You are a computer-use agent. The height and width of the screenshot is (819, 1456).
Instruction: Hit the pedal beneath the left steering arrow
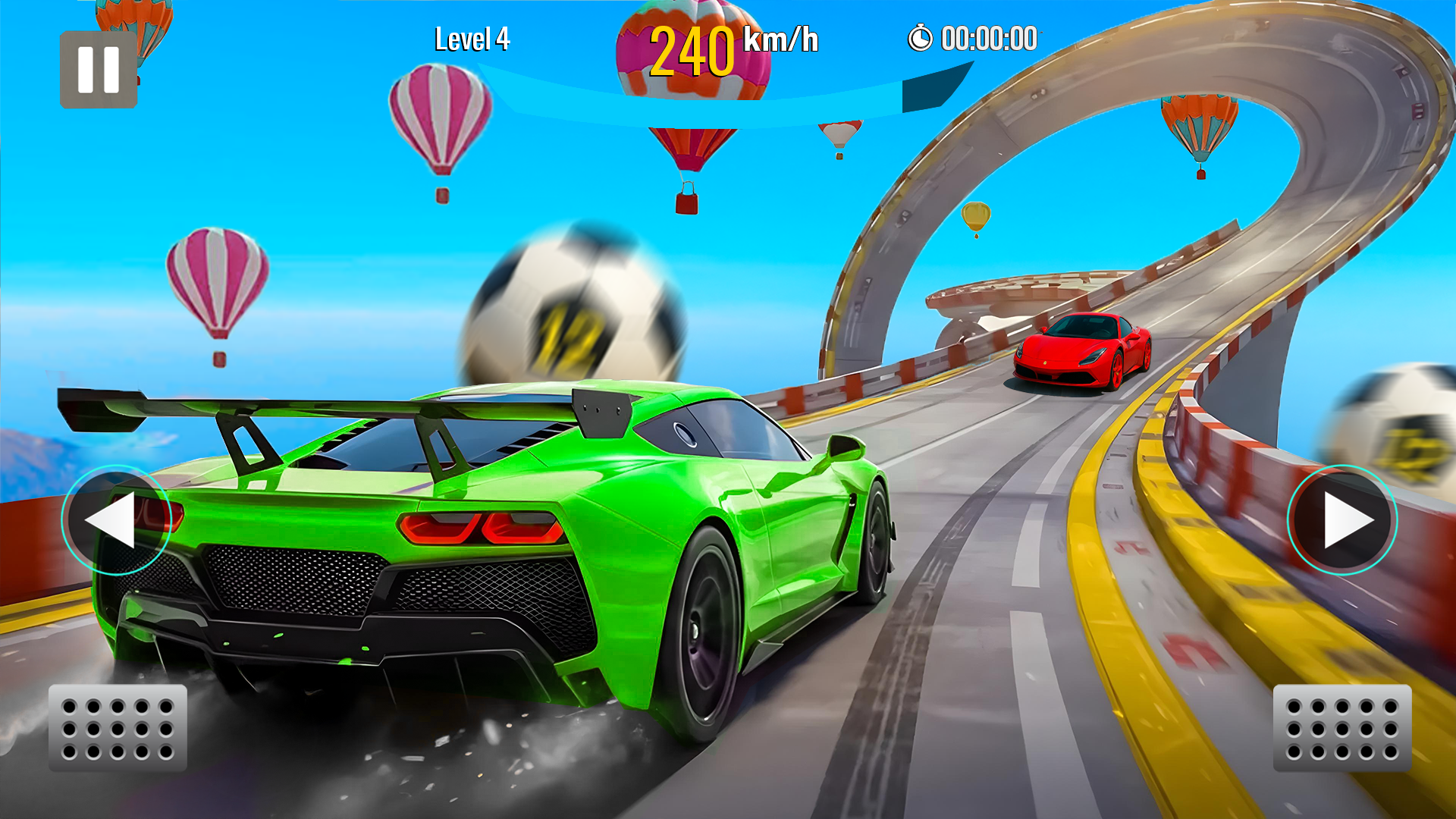118,728
